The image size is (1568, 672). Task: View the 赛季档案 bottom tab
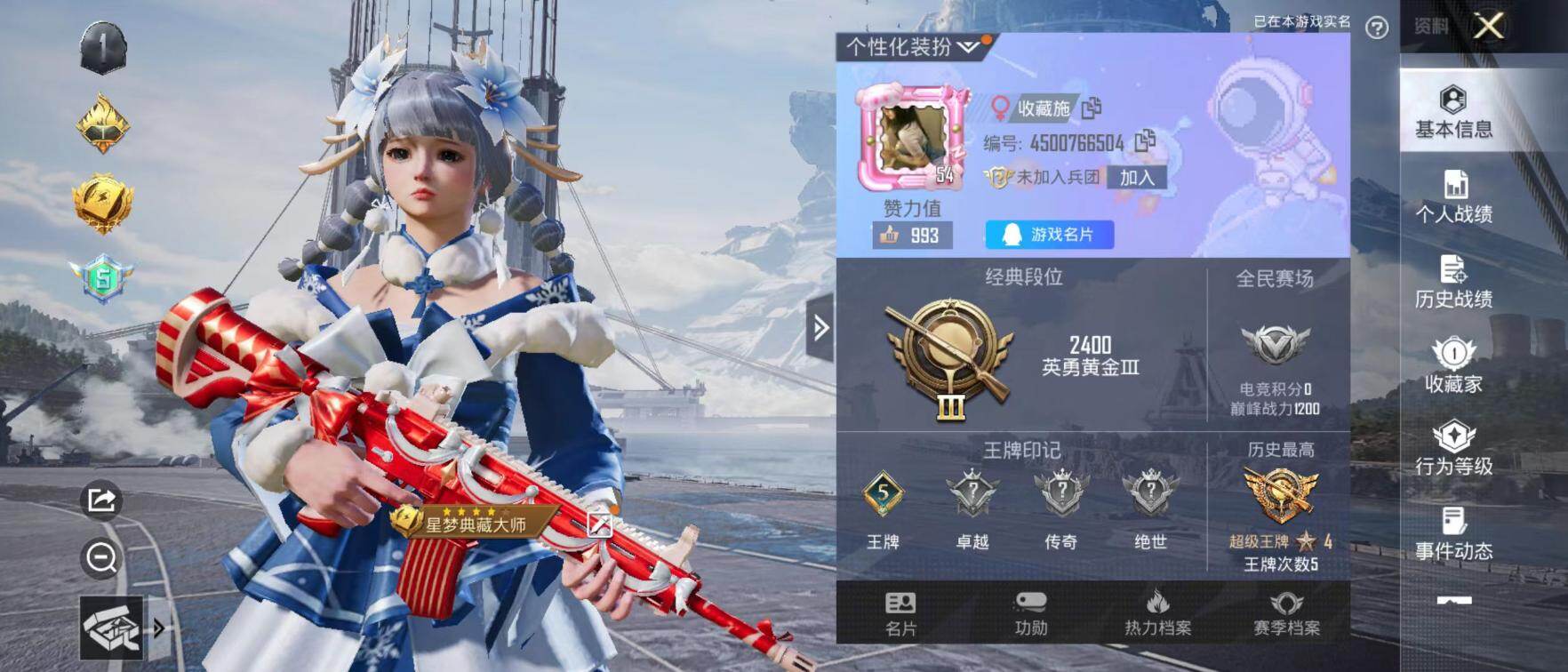point(1286,614)
